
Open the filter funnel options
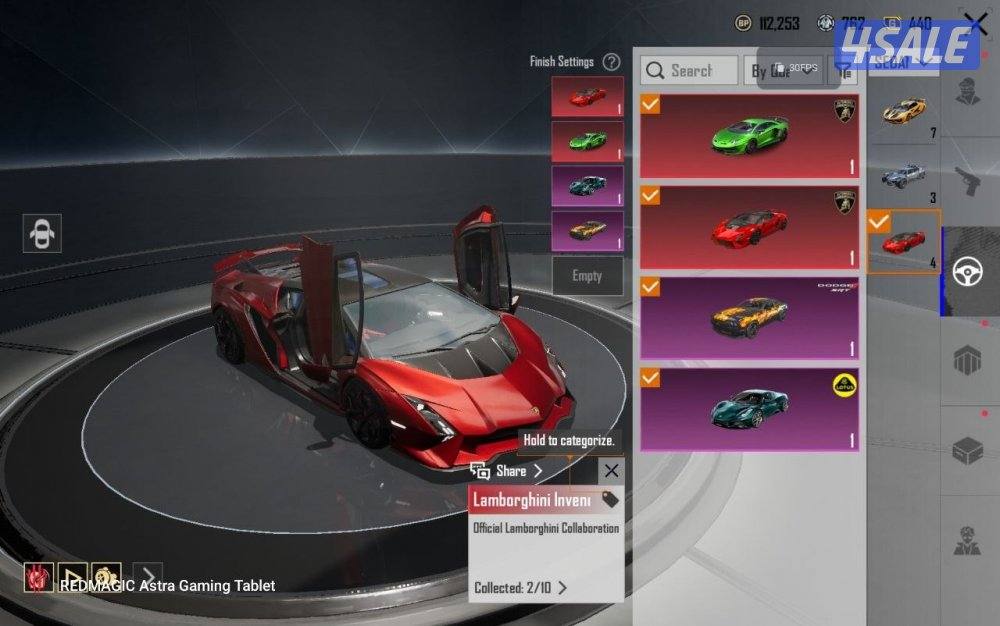pos(845,70)
